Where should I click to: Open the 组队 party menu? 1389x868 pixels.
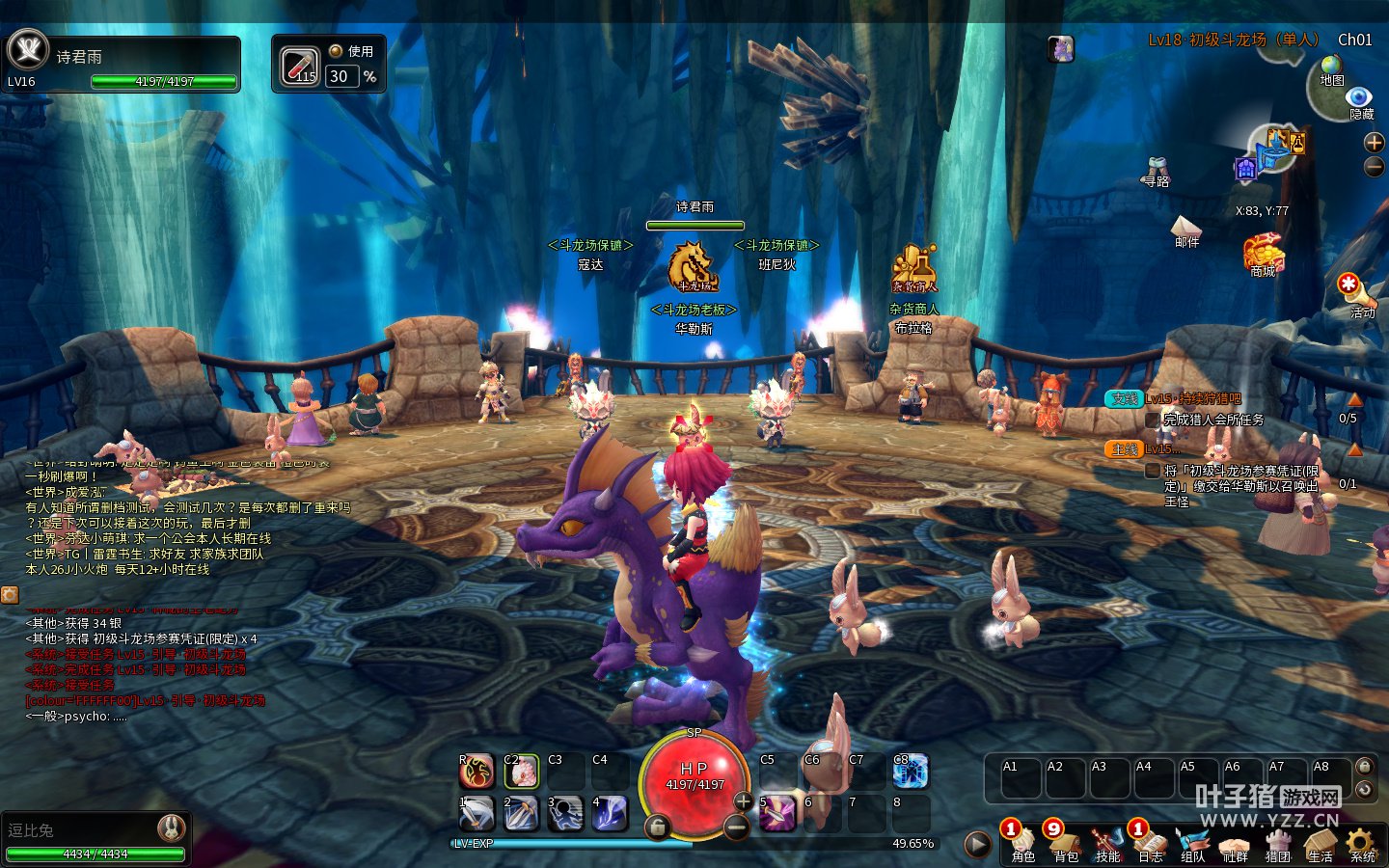[x=1192, y=842]
